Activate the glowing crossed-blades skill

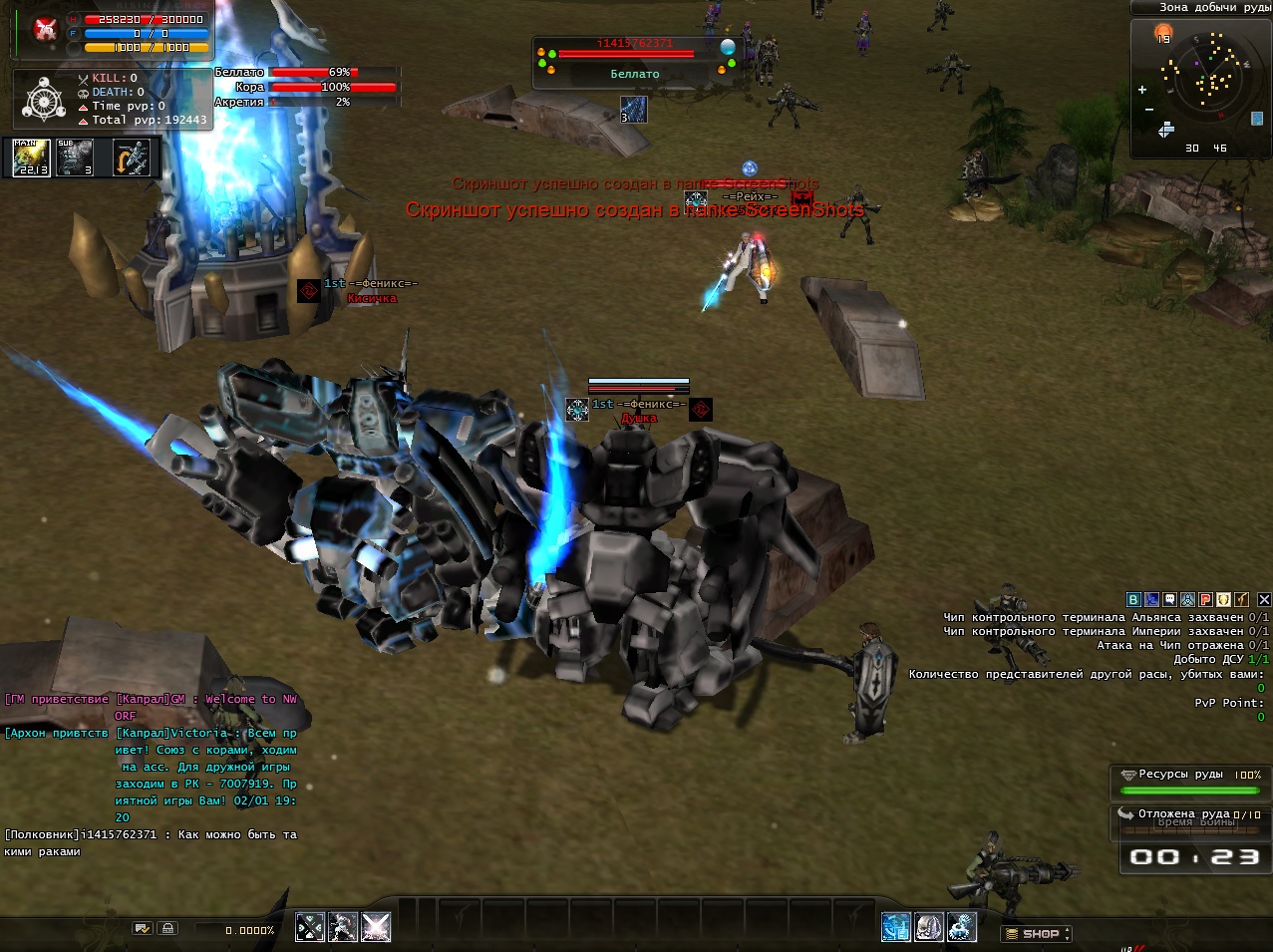coord(376,927)
